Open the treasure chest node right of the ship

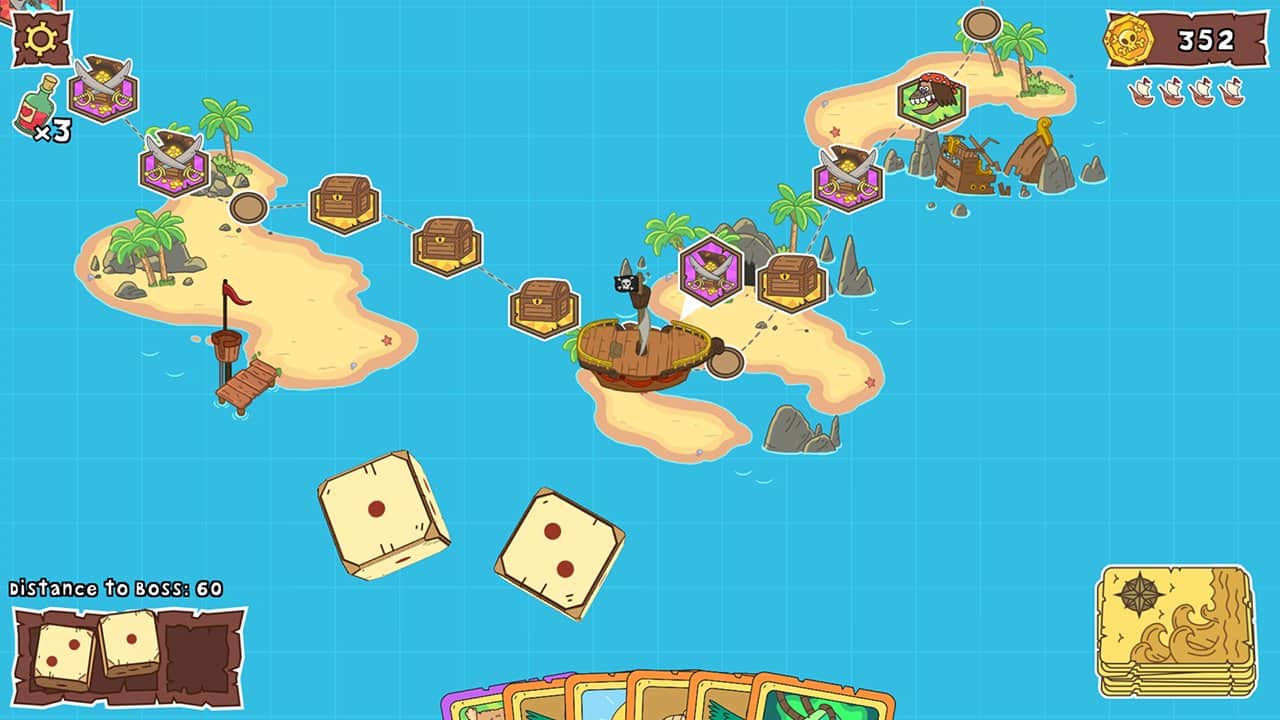click(793, 283)
